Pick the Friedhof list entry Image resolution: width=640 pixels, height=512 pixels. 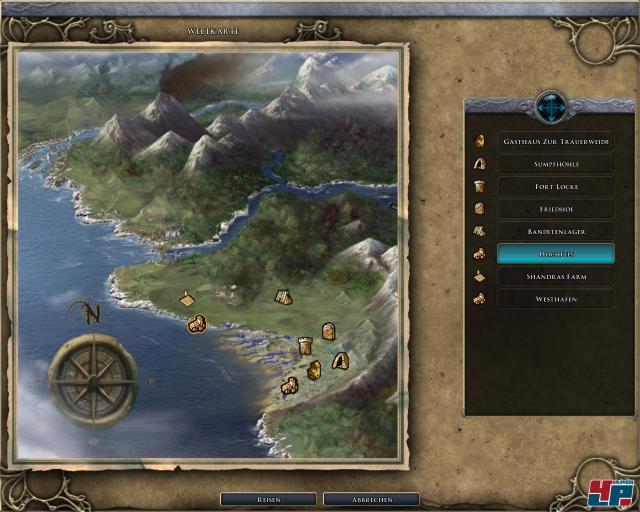(556, 209)
